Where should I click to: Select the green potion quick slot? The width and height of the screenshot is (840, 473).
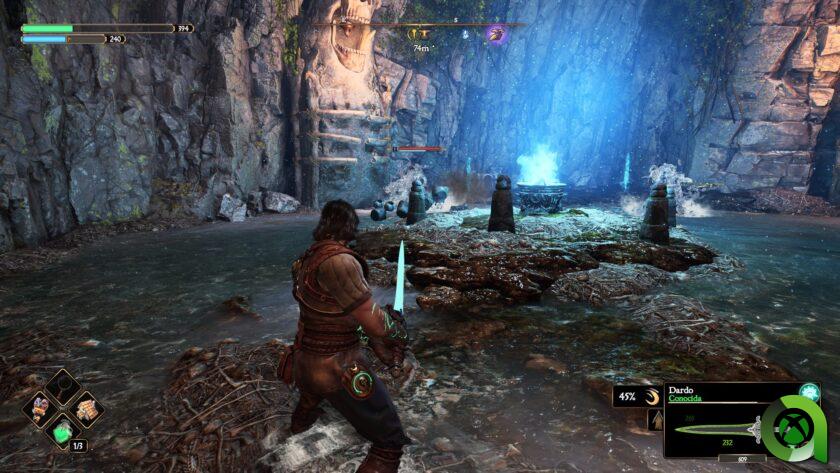pyautogui.click(x=62, y=432)
